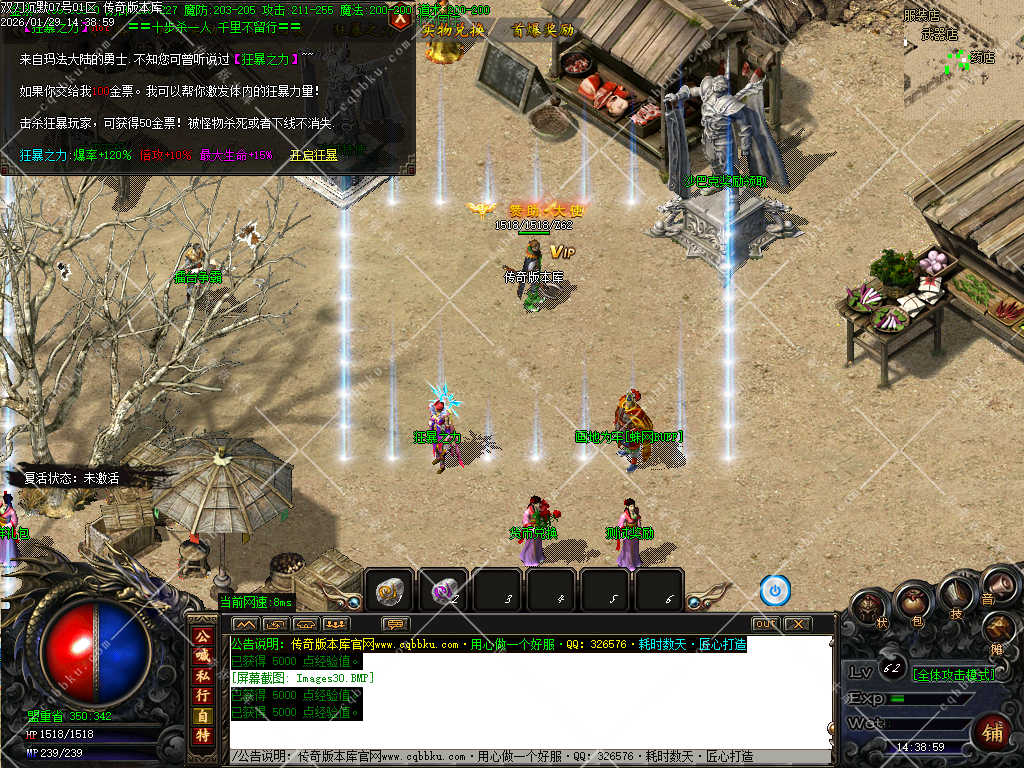Click the chat input field

coord(530,757)
